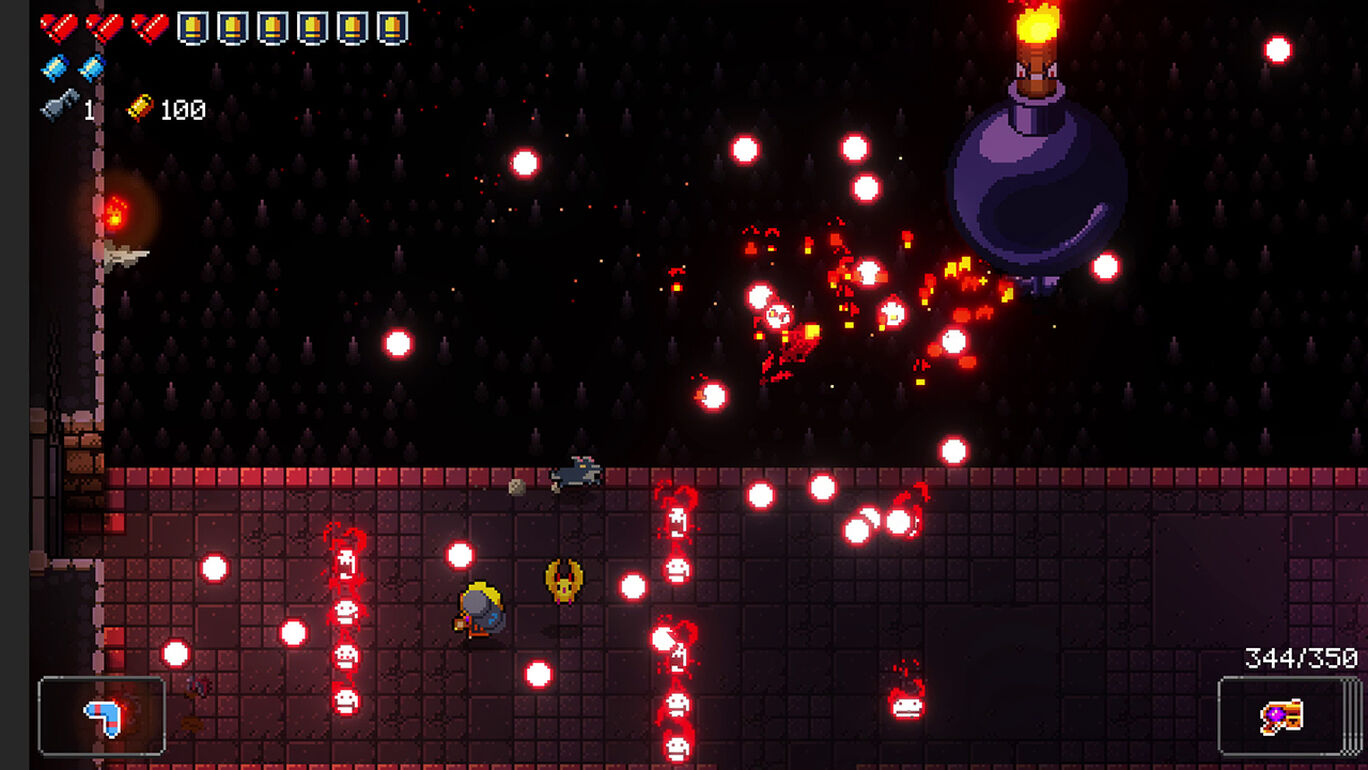
Task: Click the equipped orange gun icon bottom right
Action: click(1282, 716)
